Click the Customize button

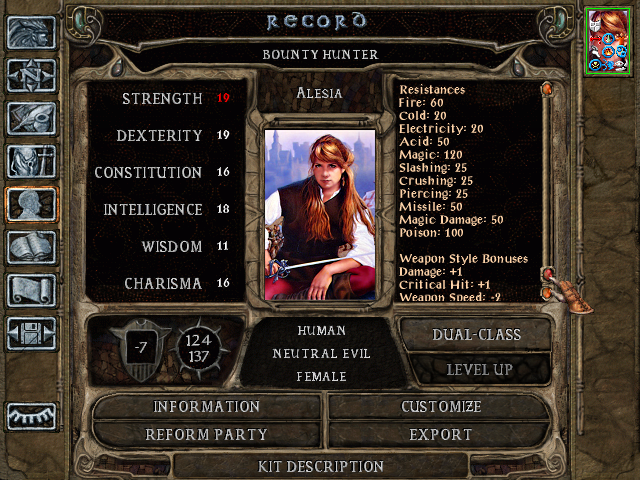pyautogui.click(x=441, y=407)
